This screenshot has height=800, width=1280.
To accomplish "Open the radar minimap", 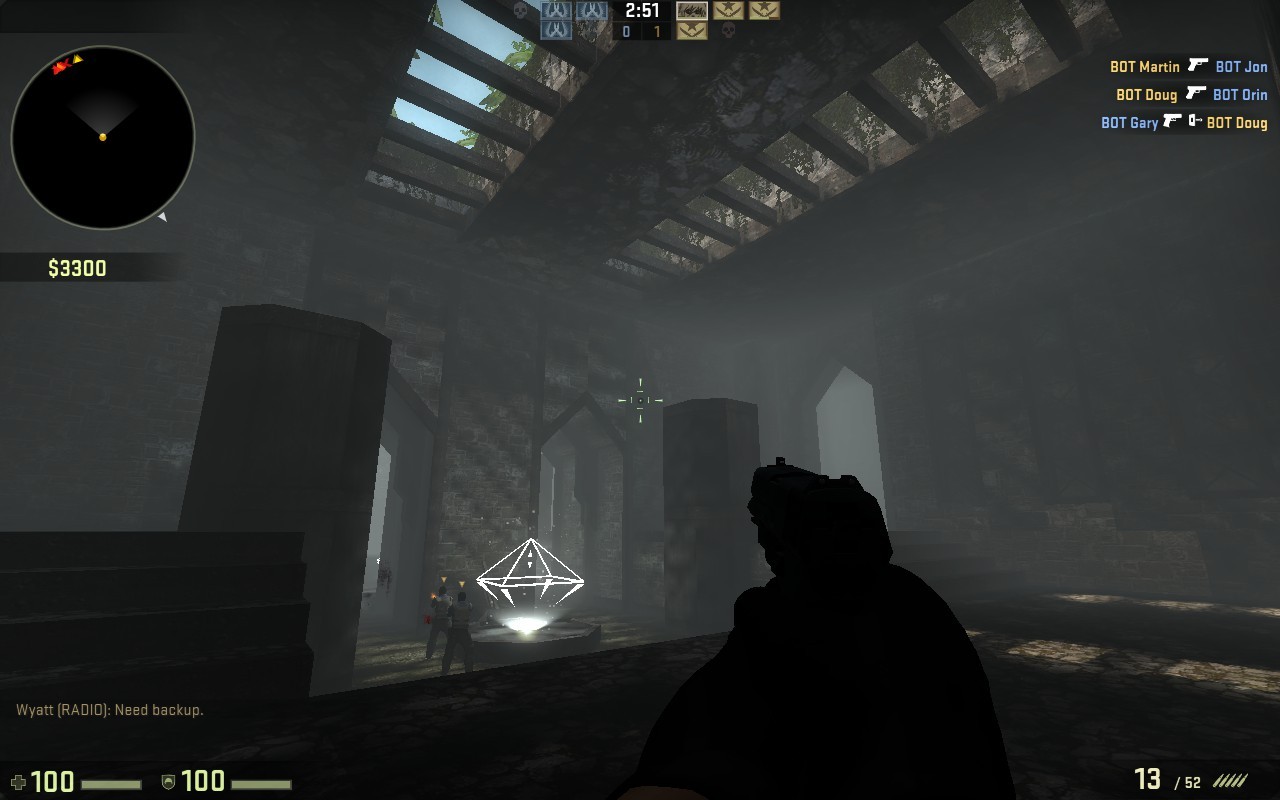I will coord(100,135).
